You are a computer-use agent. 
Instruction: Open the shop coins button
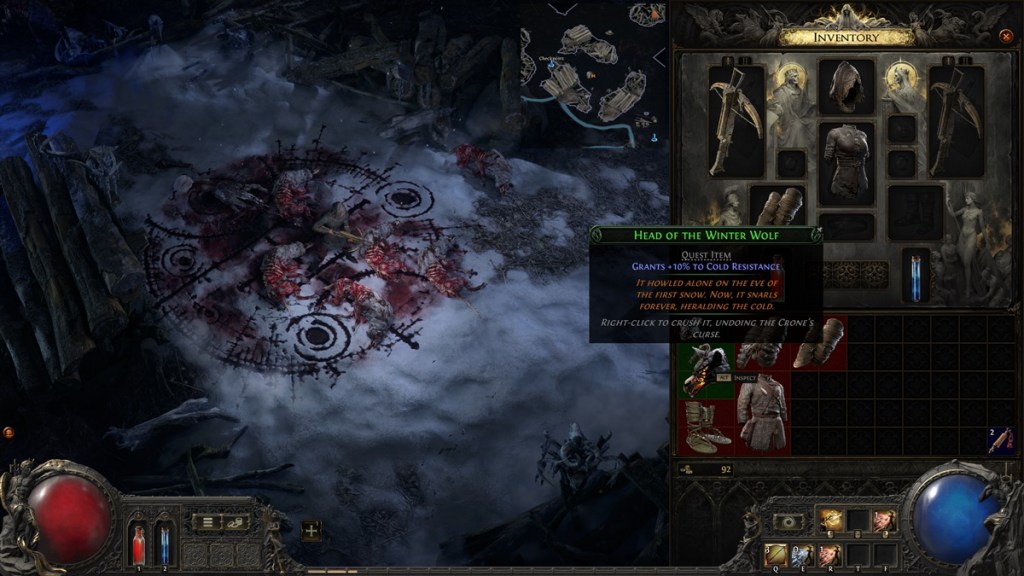coord(236,521)
